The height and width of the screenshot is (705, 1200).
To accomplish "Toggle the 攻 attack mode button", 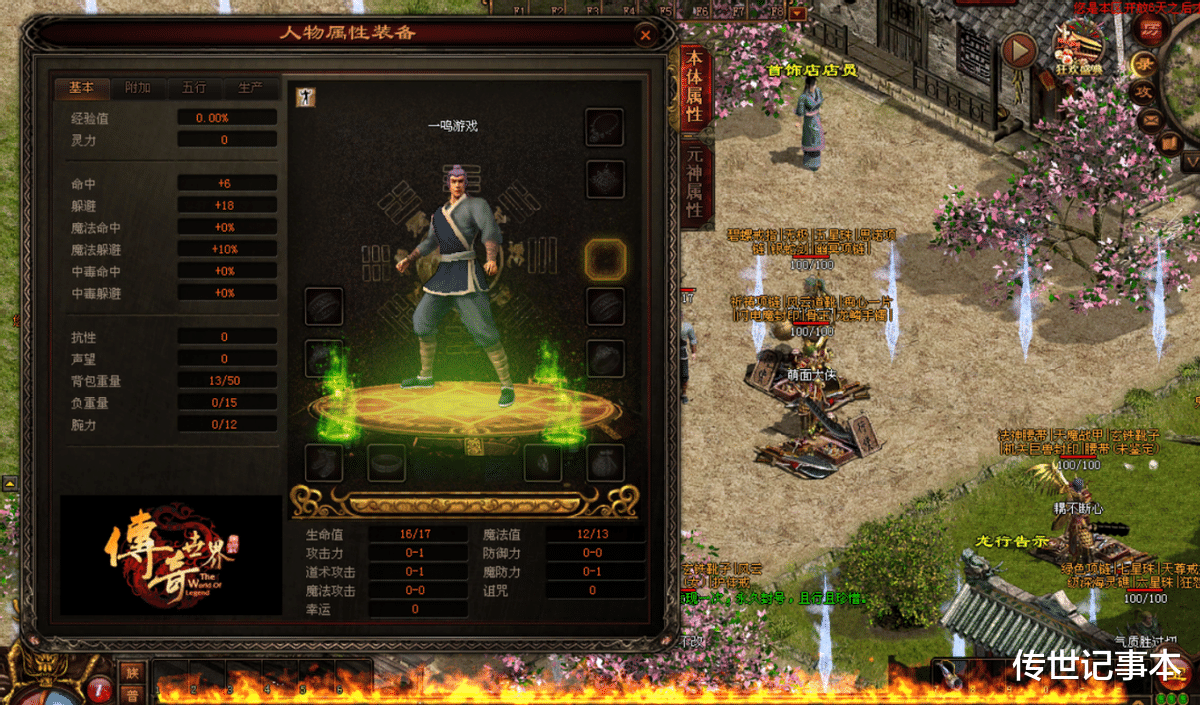I will pyautogui.click(x=1142, y=91).
